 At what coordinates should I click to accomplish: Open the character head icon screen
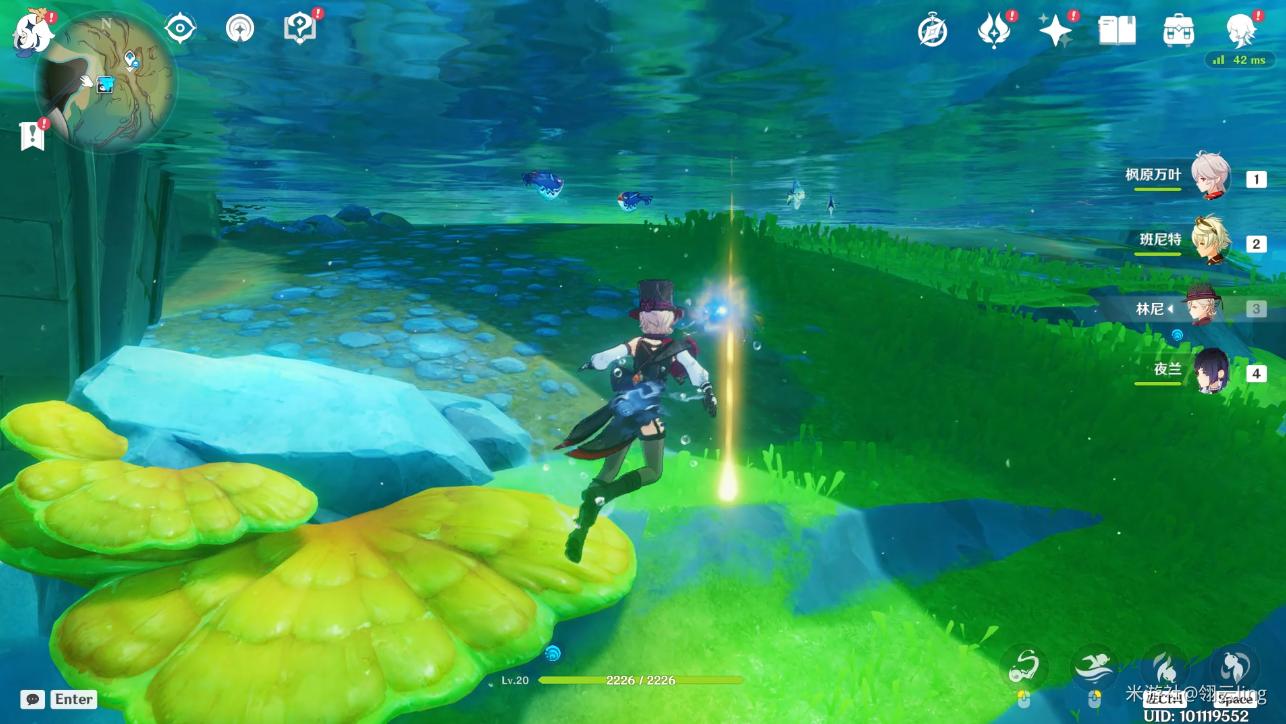pos(1241,31)
